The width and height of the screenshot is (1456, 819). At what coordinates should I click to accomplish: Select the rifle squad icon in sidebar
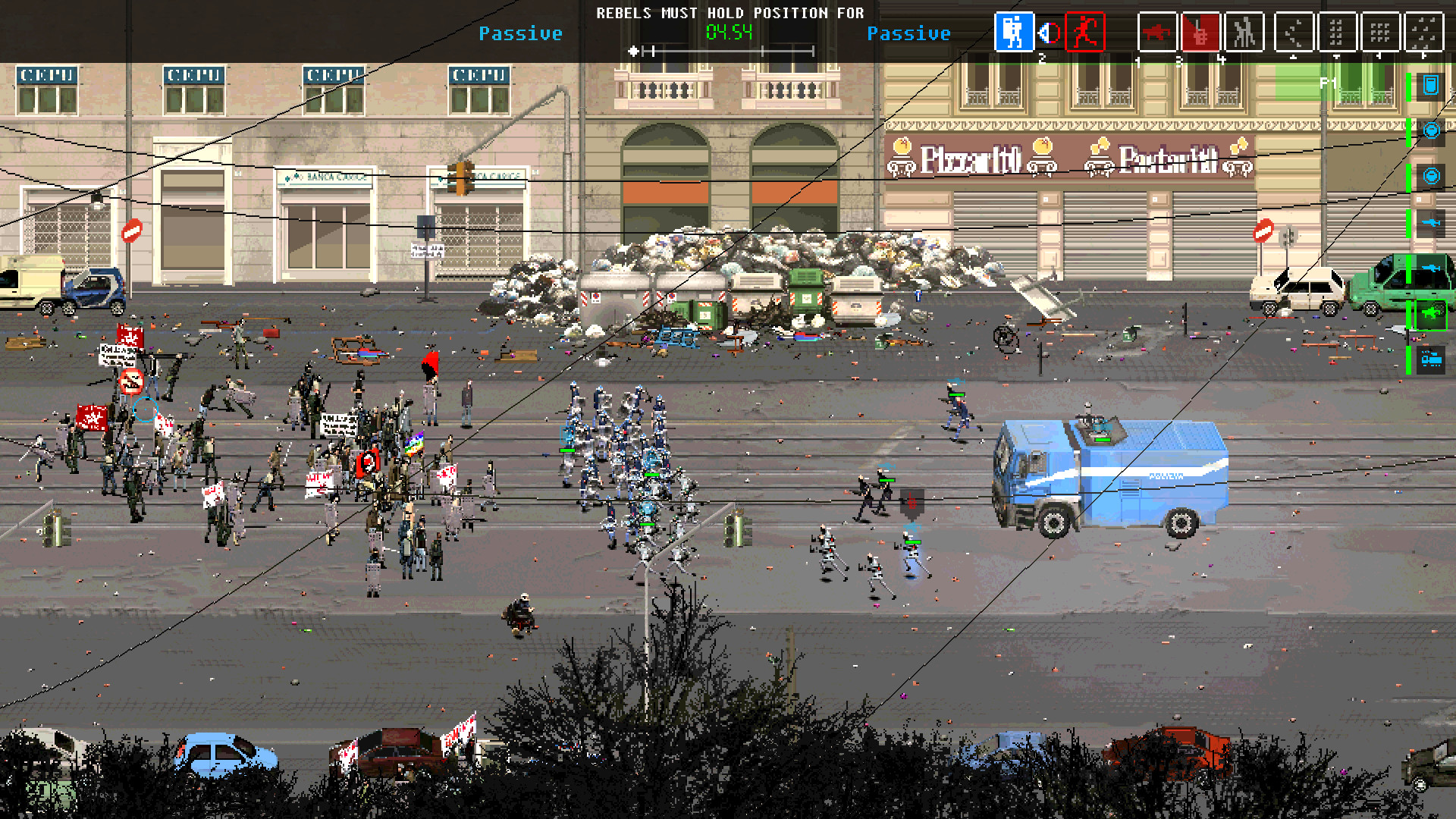(x=1431, y=221)
